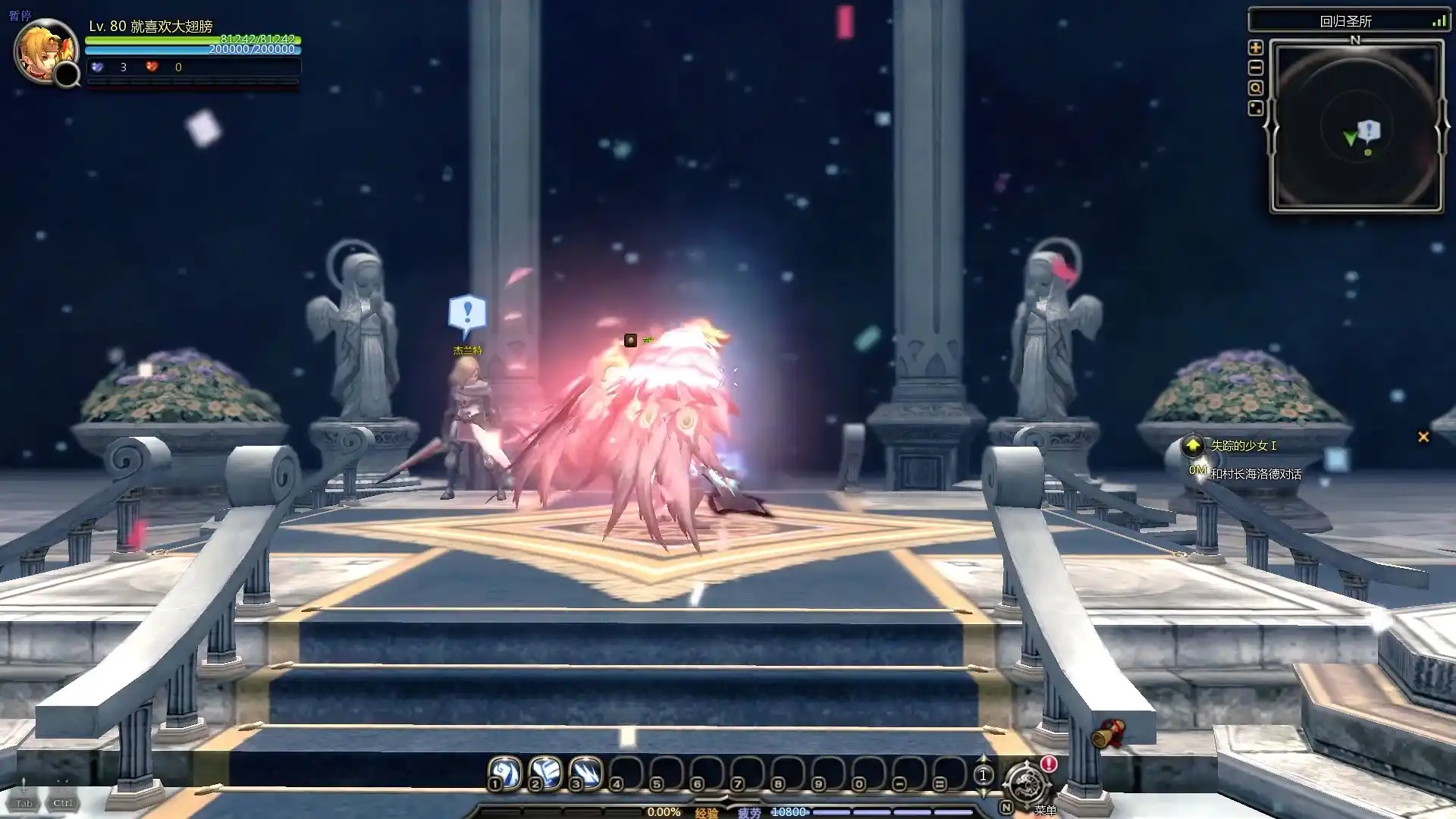Click the signal strength indicator
Viewport: 1456px width, 819px height.
click(1439, 21)
